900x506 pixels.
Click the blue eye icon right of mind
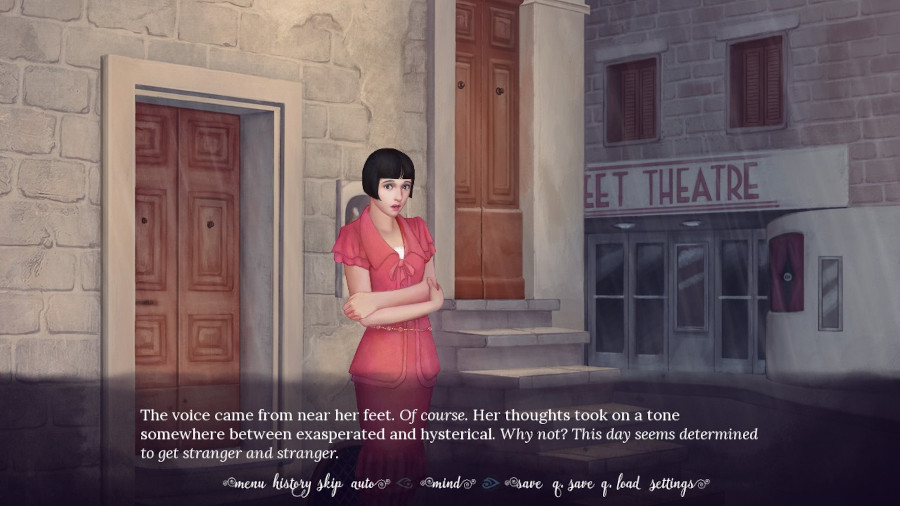(x=489, y=485)
